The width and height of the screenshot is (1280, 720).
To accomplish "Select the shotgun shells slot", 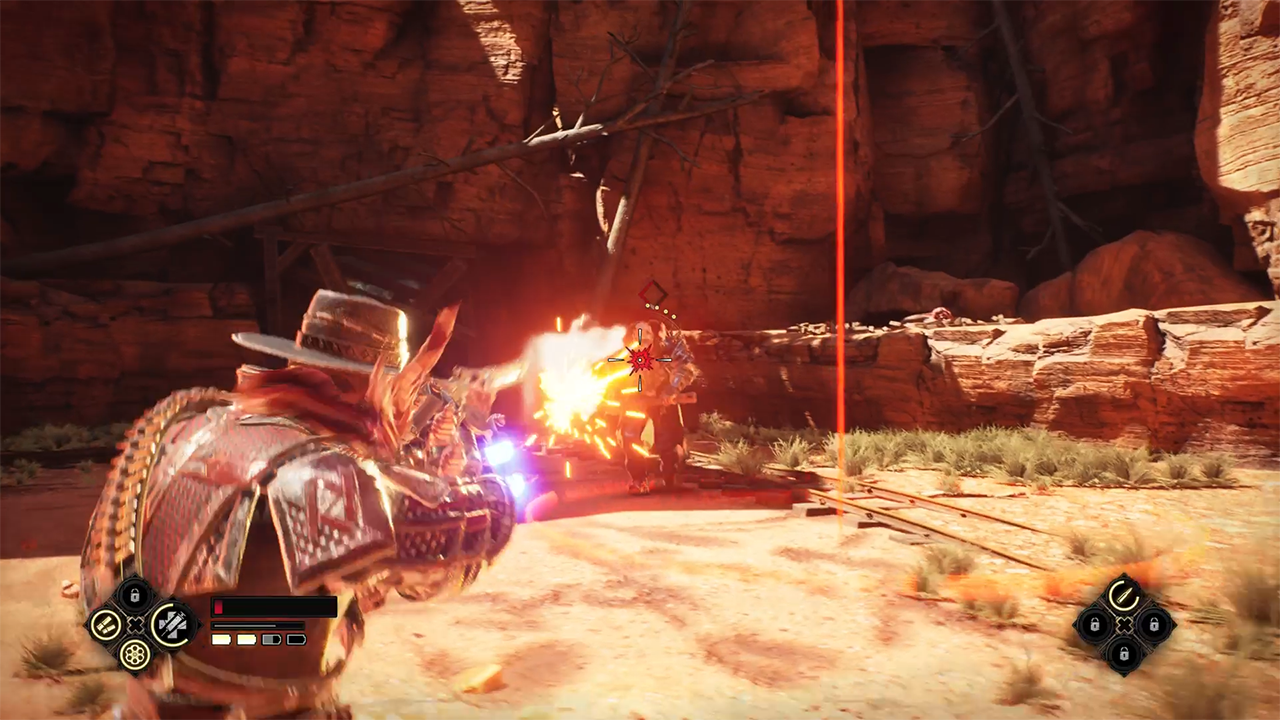I will point(104,626).
